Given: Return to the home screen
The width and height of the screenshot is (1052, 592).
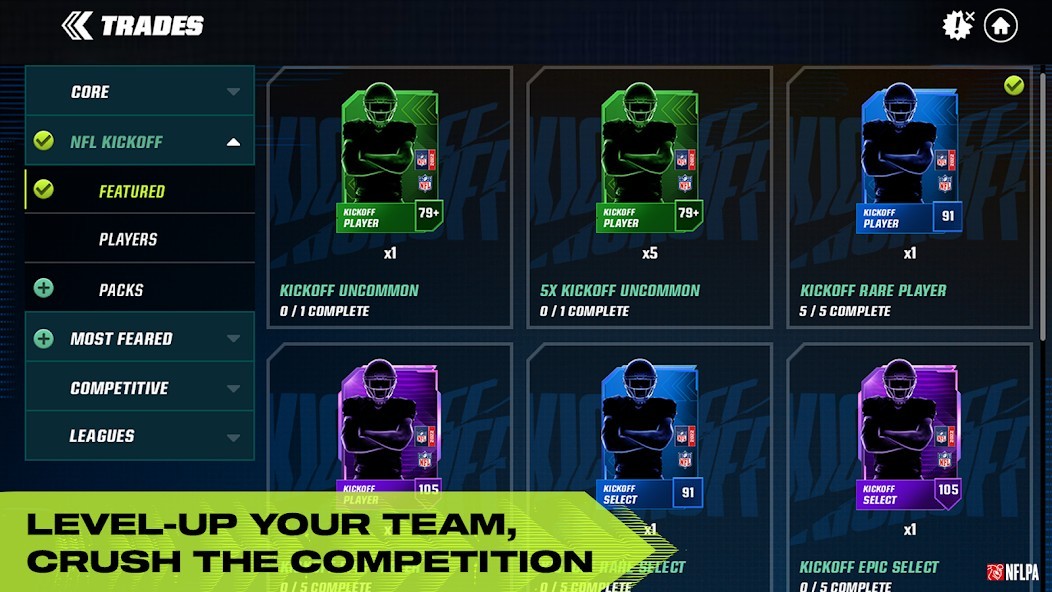Looking at the screenshot, I should [x=1000, y=26].
